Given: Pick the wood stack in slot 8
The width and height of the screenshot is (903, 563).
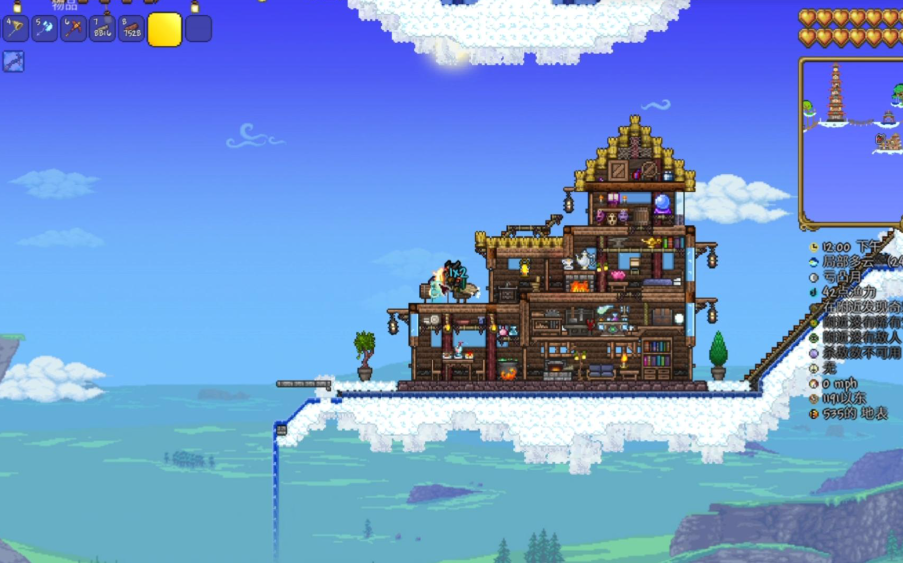Looking at the screenshot, I should 131,28.
